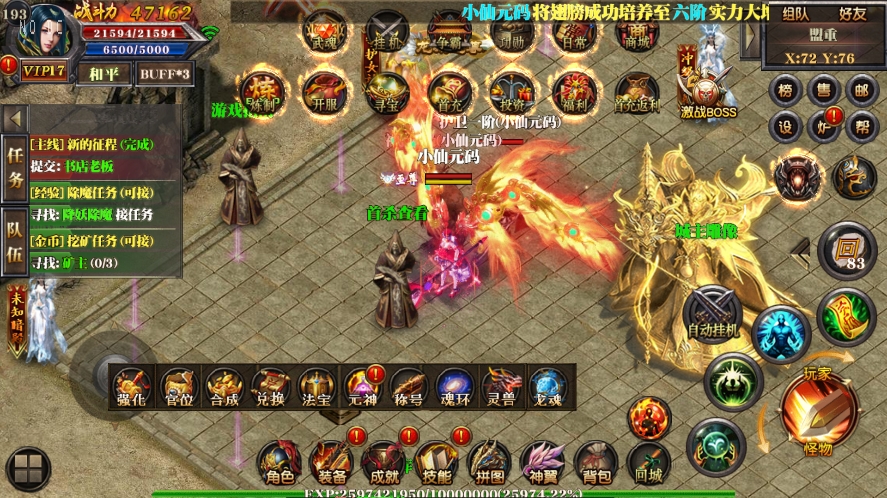Enter the 激战BOSS challenge
This screenshot has width=887, height=498.
tap(708, 92)
